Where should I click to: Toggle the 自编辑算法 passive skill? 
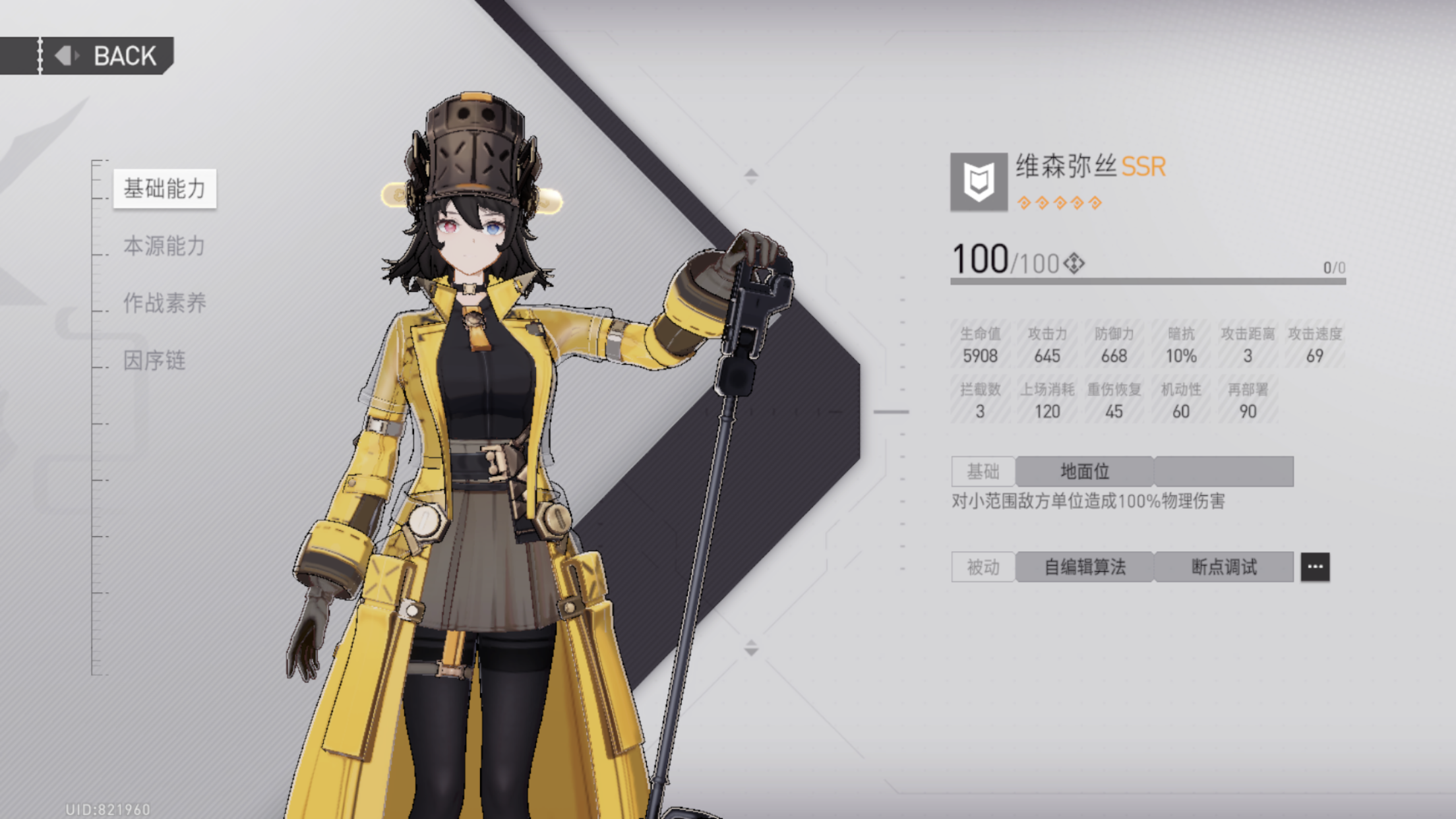(1085, 567)
